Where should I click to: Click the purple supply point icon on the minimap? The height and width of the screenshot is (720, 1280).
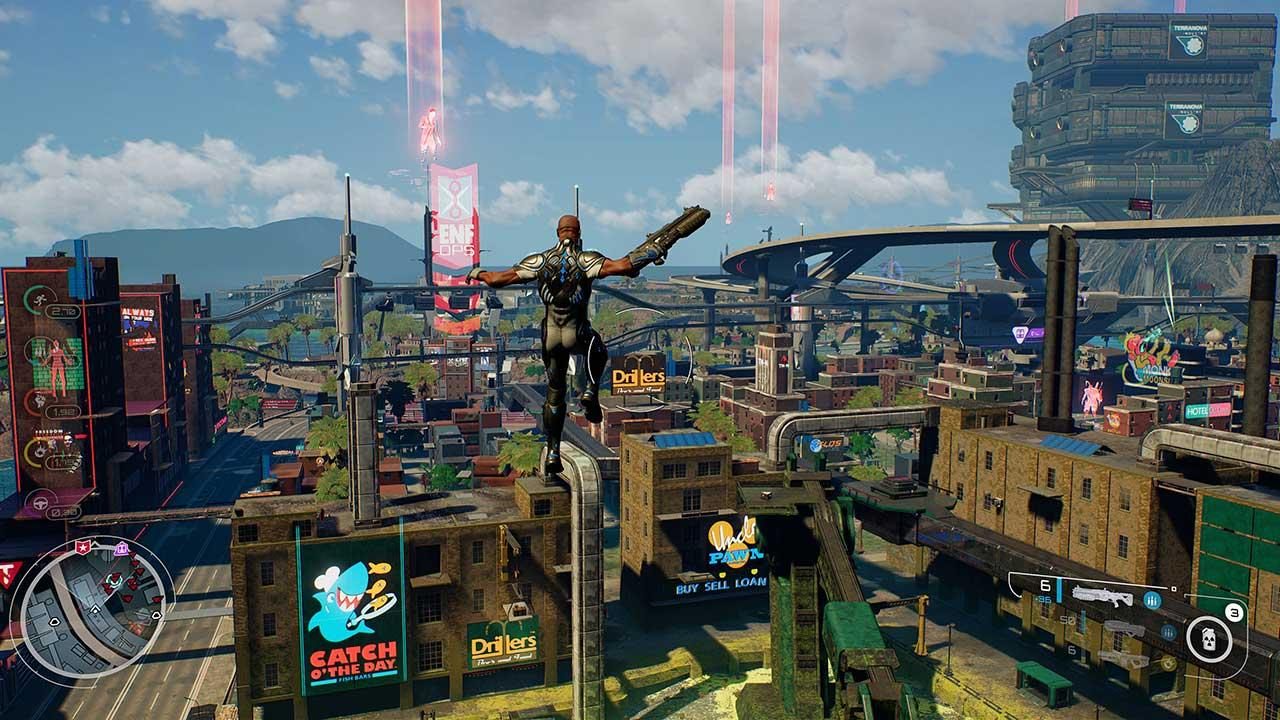click(121, 548)
